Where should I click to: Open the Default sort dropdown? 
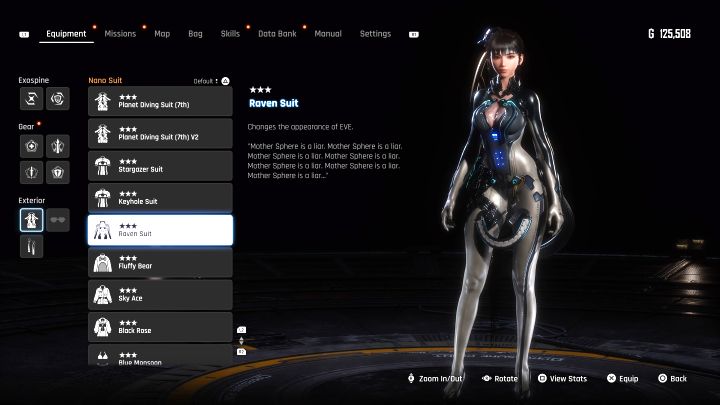212,80
